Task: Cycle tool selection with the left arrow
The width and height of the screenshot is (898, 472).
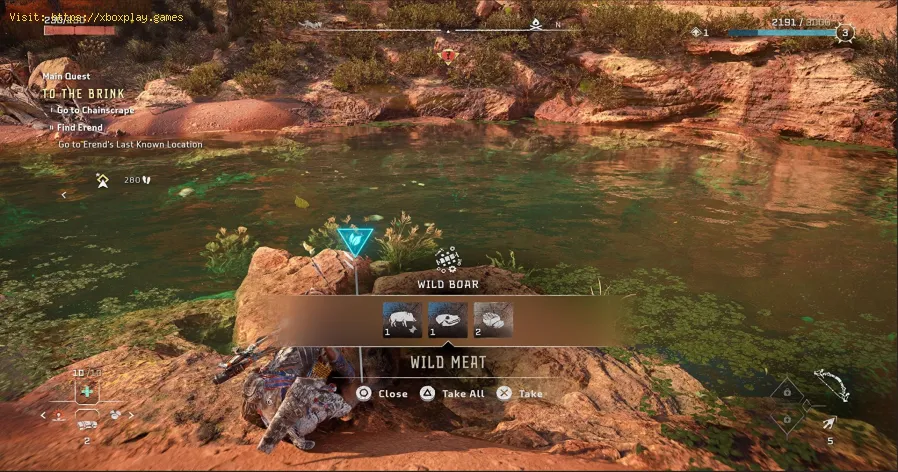Action: (44, 414)
